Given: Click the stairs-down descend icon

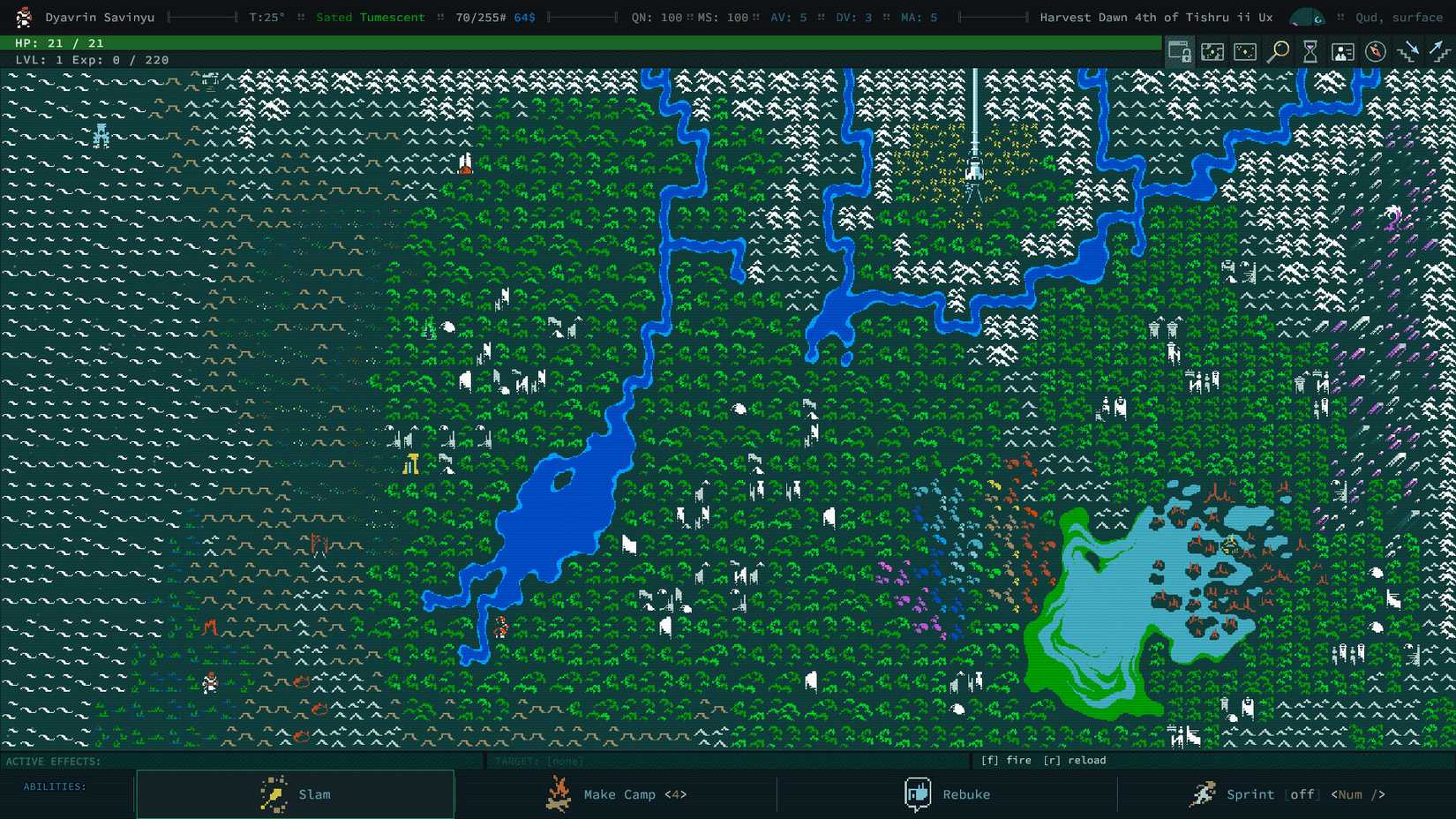Looking at the screenshot, I should click(1407, 51).
